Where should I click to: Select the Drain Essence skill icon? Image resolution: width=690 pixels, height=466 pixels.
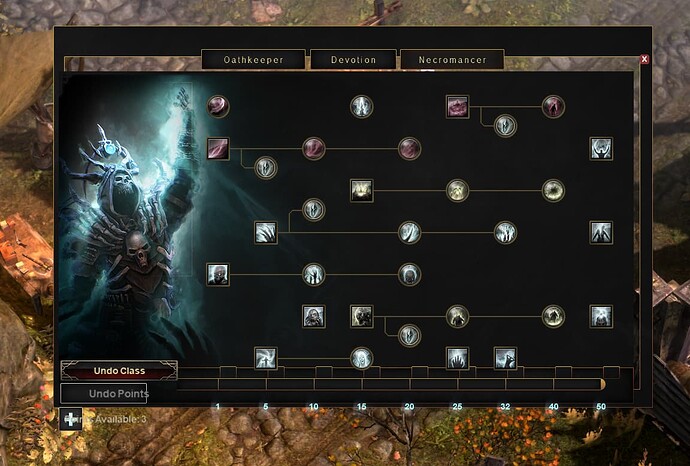(217, 149)
